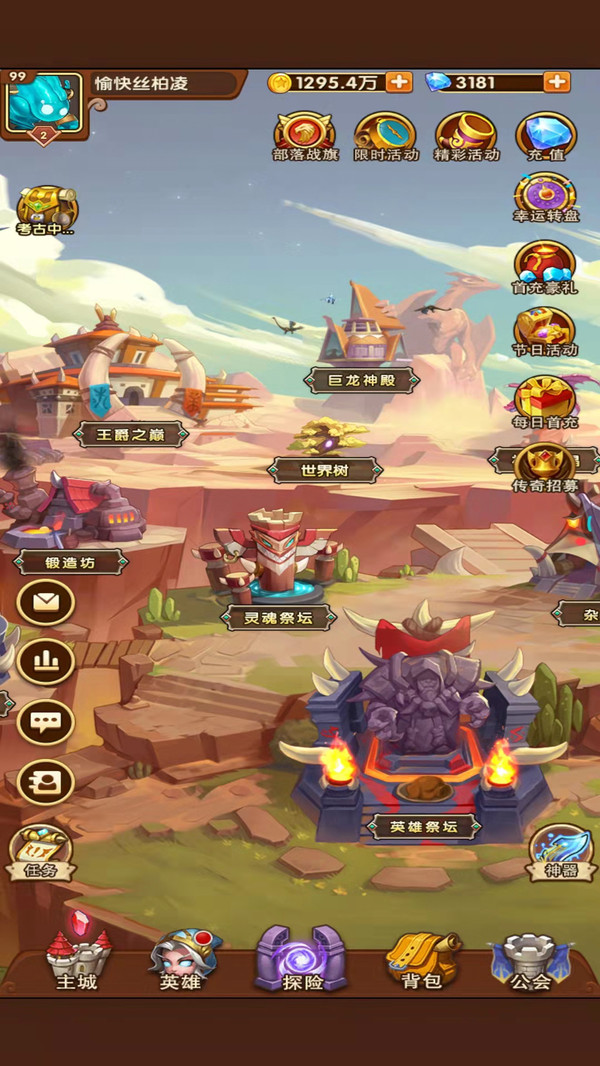Add more diamonds with plus button
This screenshot has height=1066, width=600.
click(557, 82)
